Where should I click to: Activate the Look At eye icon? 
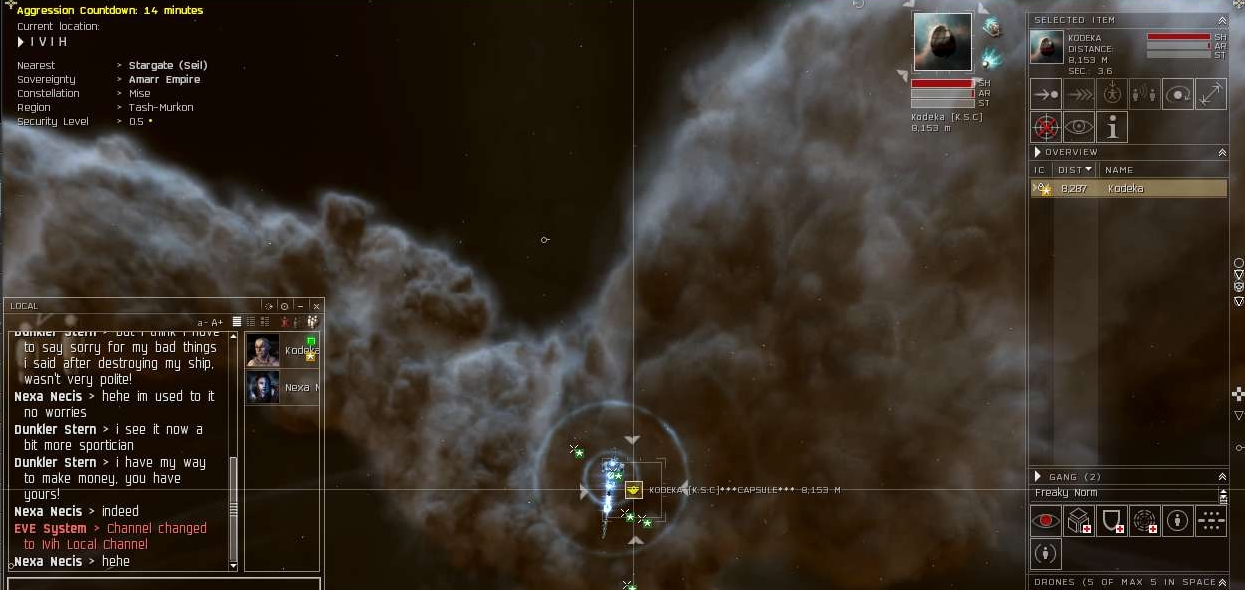click(x=1079, y=127)
